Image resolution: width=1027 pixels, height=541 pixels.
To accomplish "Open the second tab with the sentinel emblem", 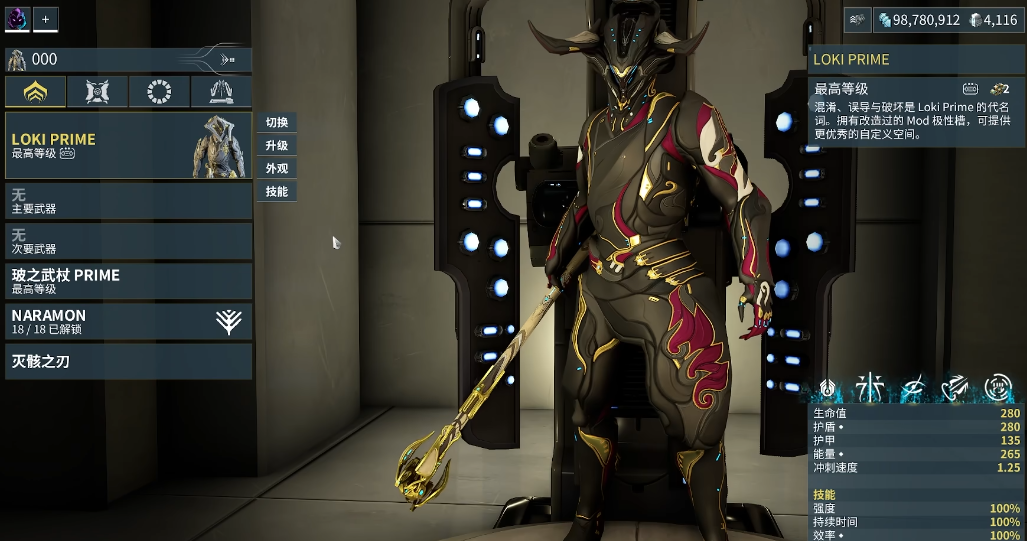I will tap(97, 92).
